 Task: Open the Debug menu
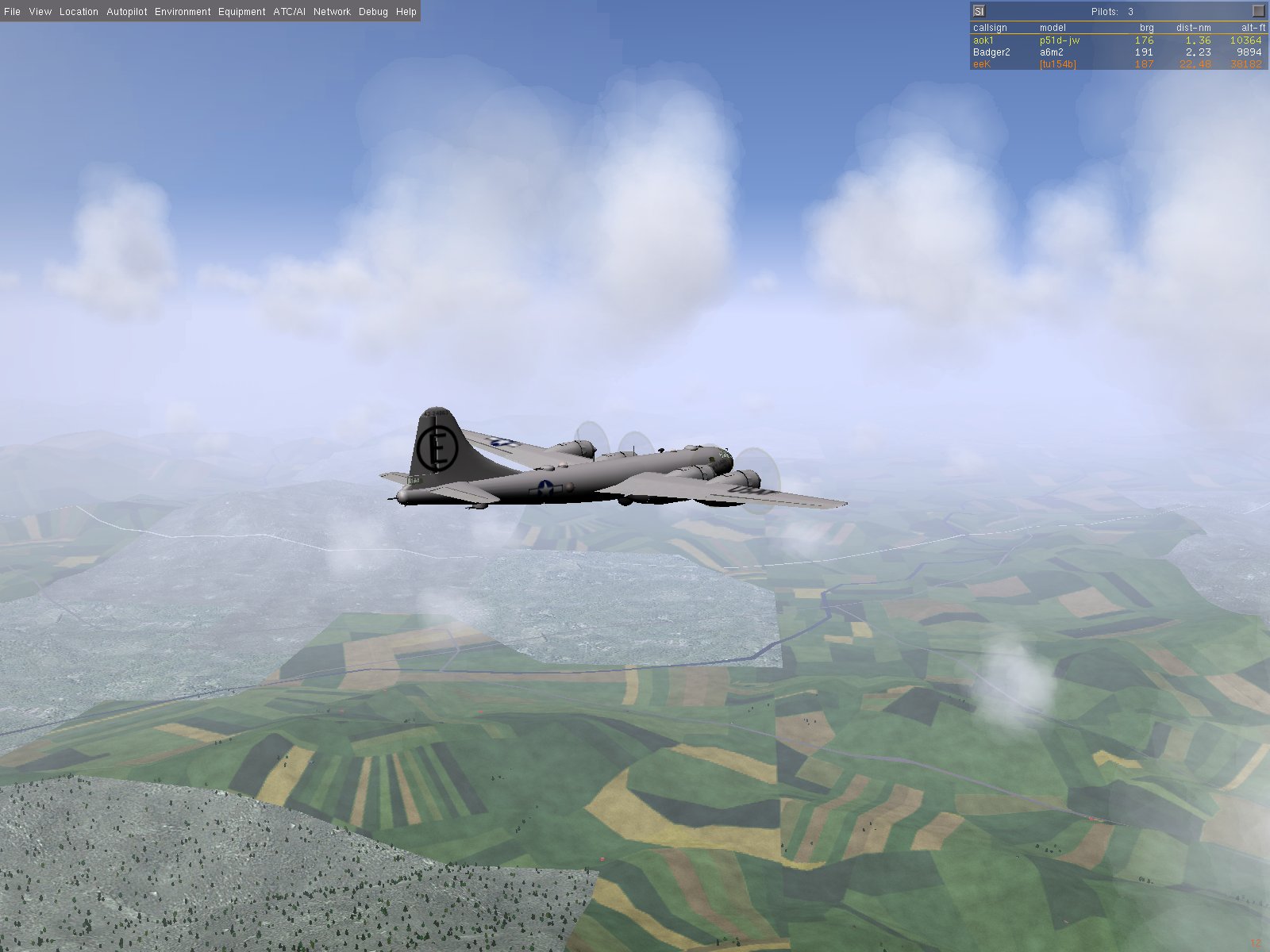[373, 12]
